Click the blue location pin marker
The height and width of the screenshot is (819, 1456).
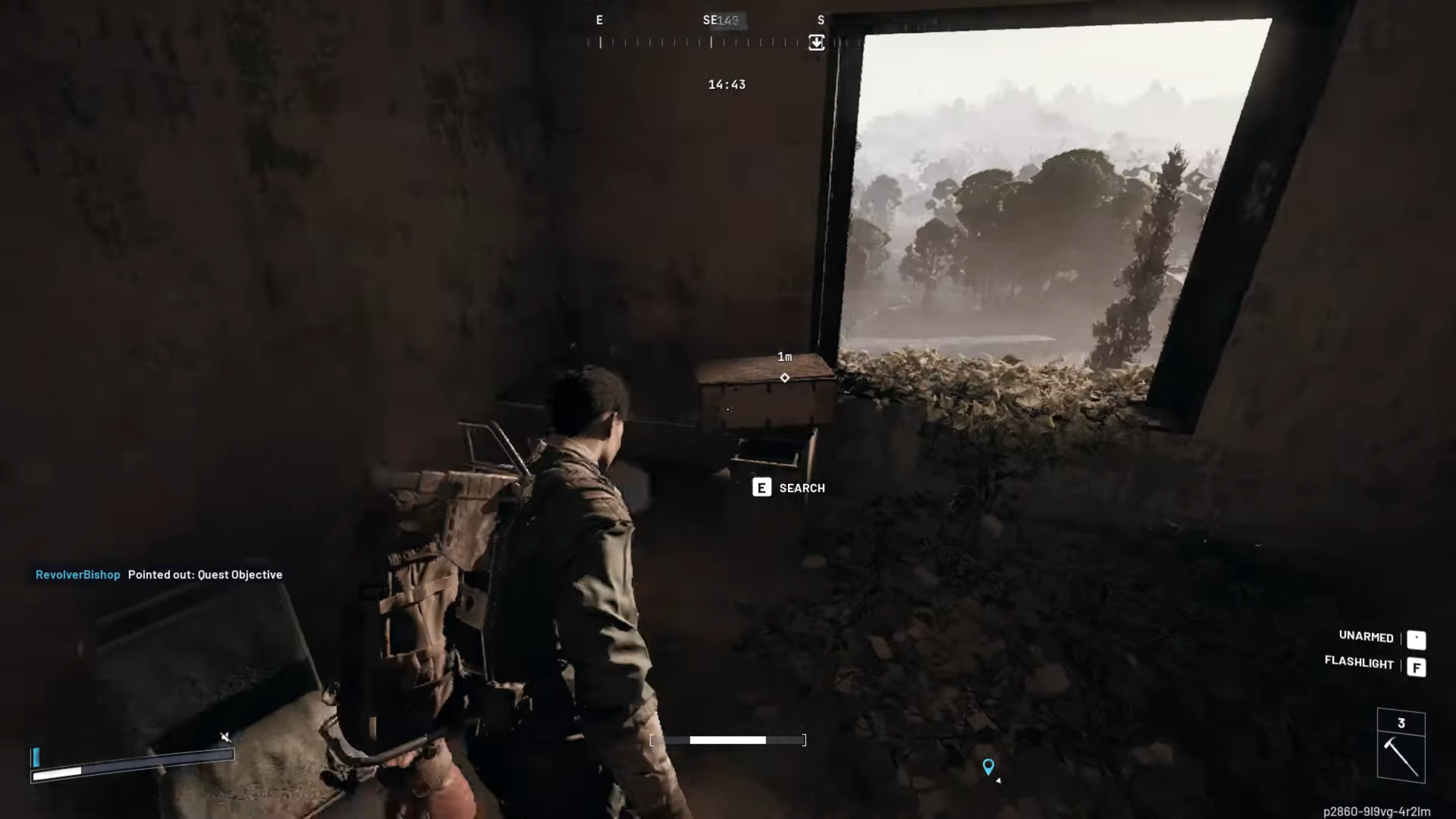pos(988,767)
